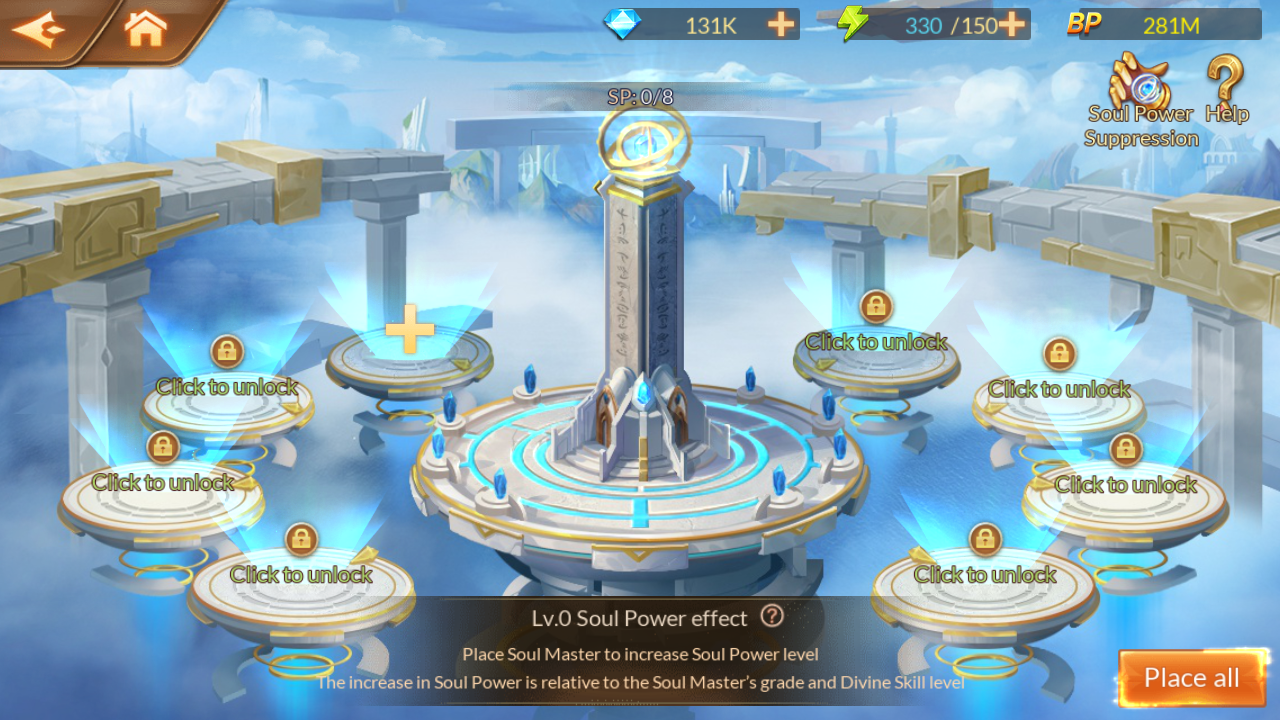Open the Soul Power Suppression panel
The width and height of the screenshot is (1280, 720).
point(1141,82)
